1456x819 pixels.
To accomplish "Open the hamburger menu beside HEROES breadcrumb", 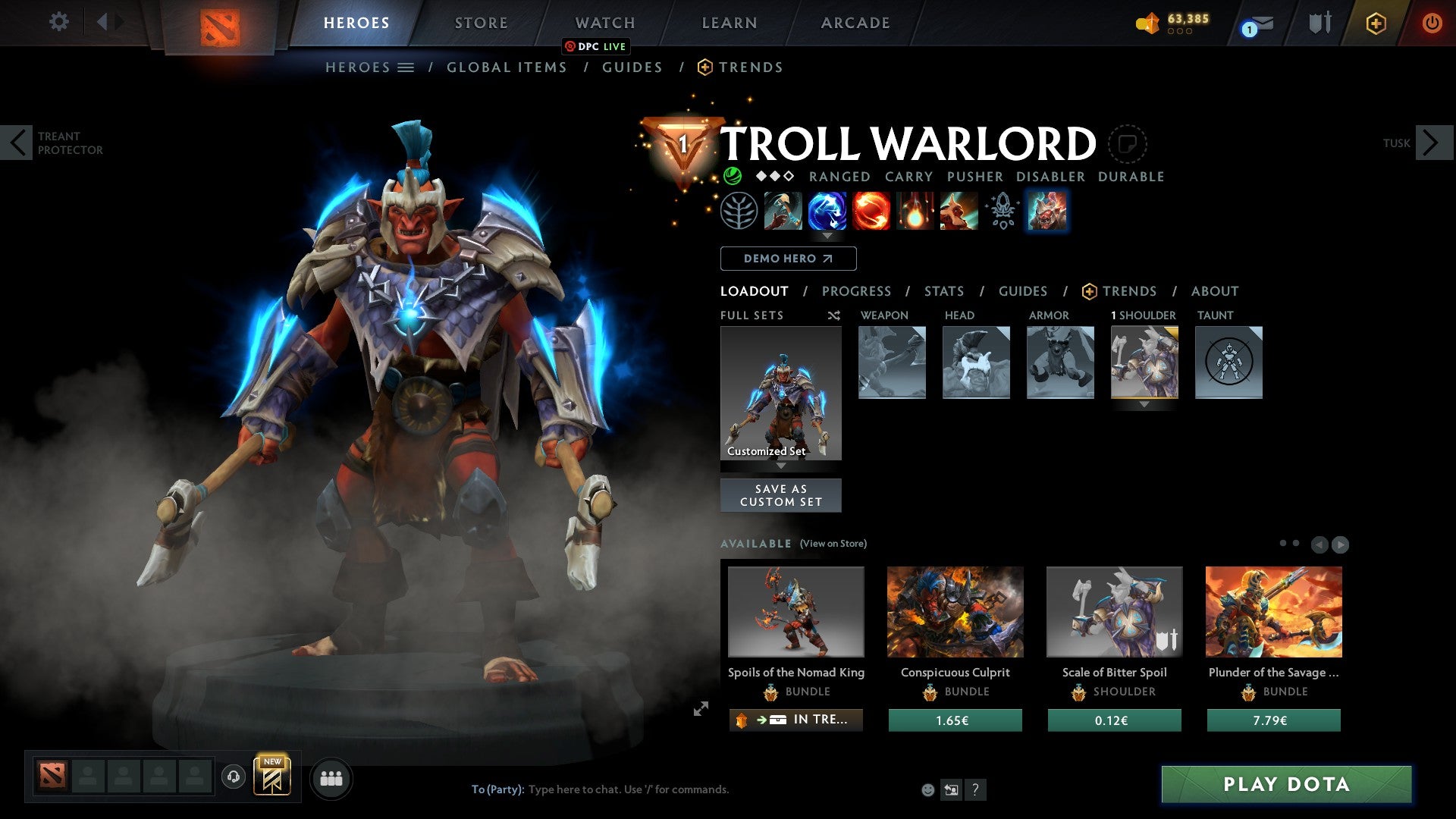I will pyautogui.click(x=406, y=67).
